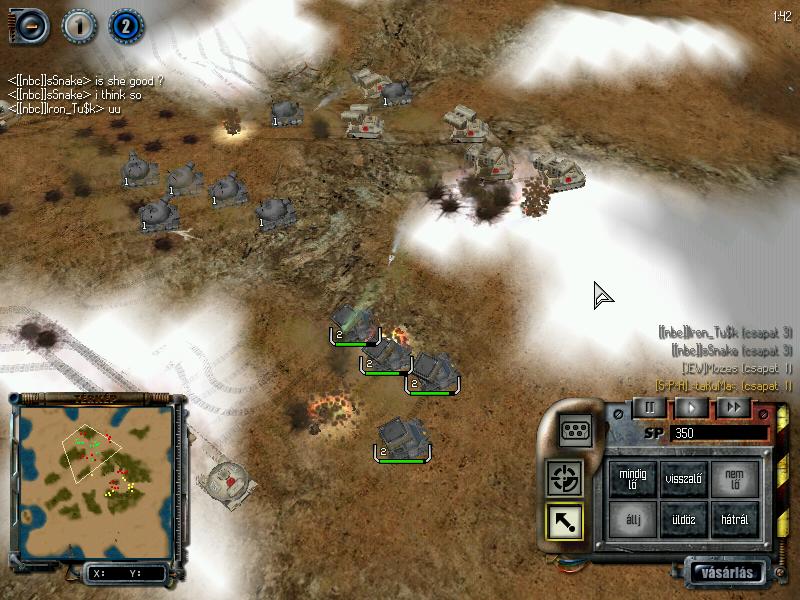Select control group 1 badge
This screenshot has height=600, width=800.
click(x=79, y=25)
